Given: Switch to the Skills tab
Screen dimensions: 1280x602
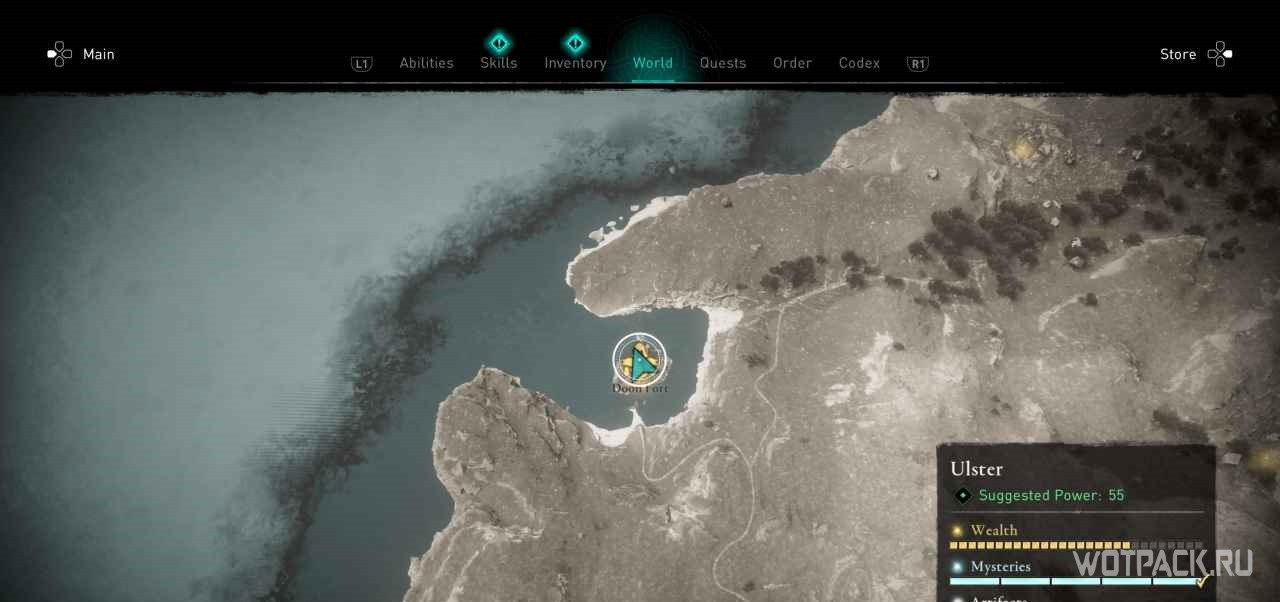Looking at the screenshot, I should [498, 63].
